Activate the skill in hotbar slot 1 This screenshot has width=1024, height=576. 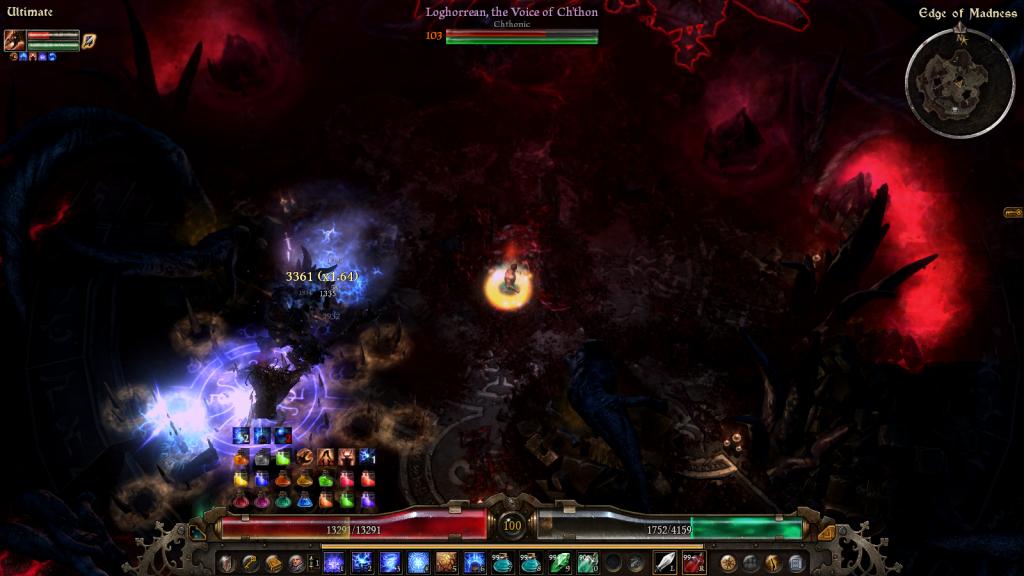(334, 562)
